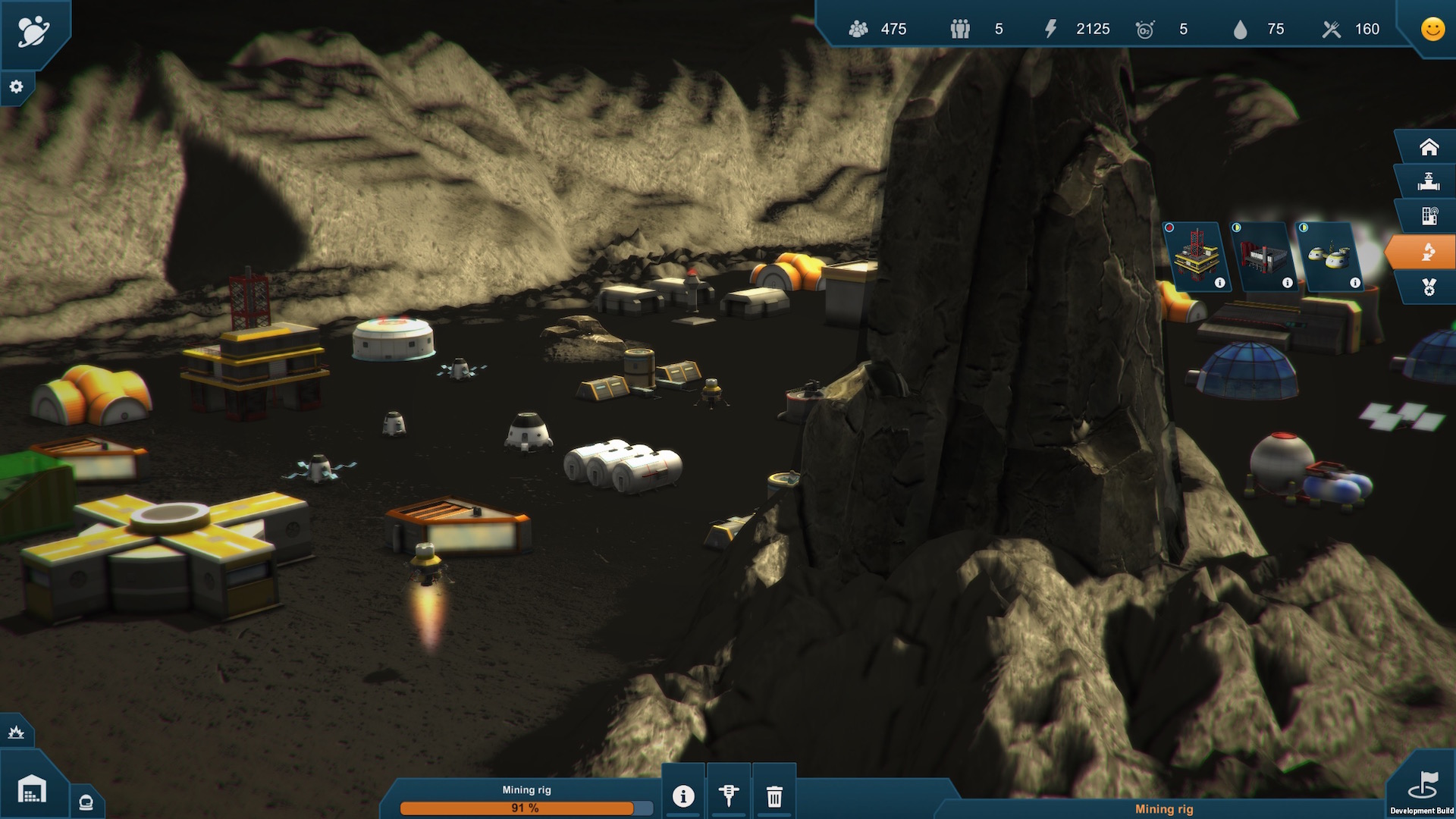The image size is (1456, 819).
Task: Click the power lightning icon in resource bar
Action: click(x=1050, y=29)
